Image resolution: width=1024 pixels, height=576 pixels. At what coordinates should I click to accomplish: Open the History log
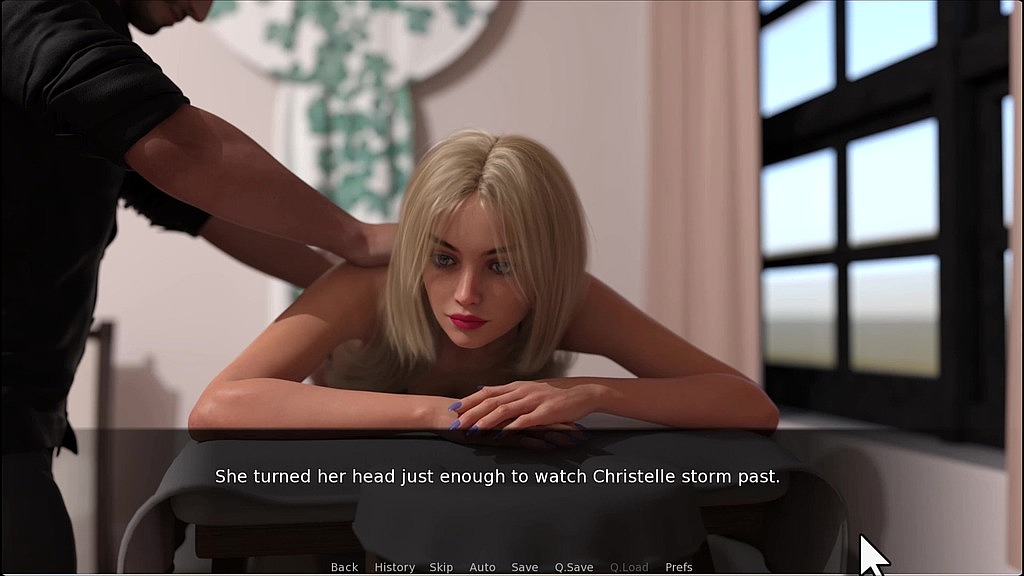click(x=394, y=567)
